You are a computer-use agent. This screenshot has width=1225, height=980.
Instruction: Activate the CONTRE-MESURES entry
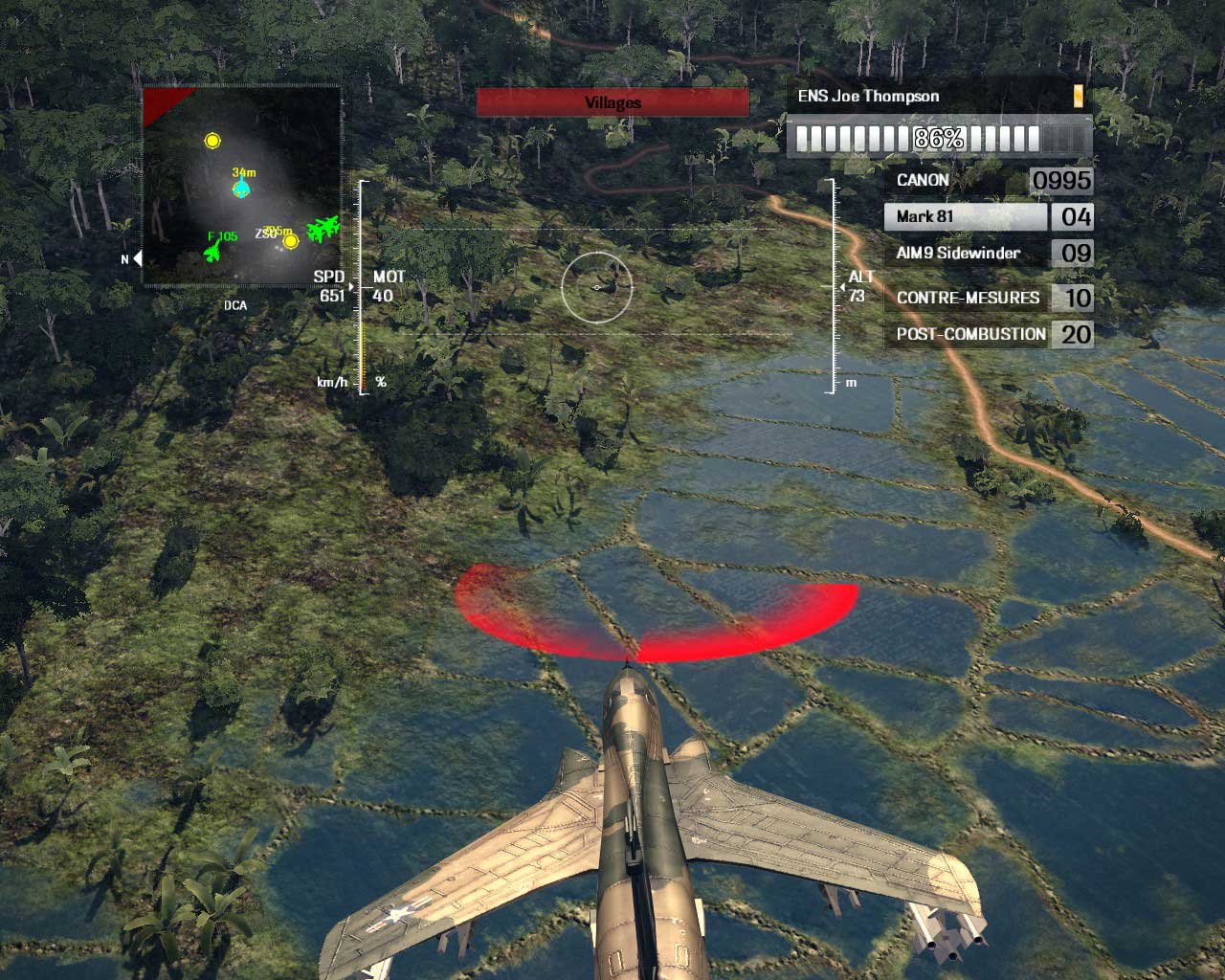point(969,298)
